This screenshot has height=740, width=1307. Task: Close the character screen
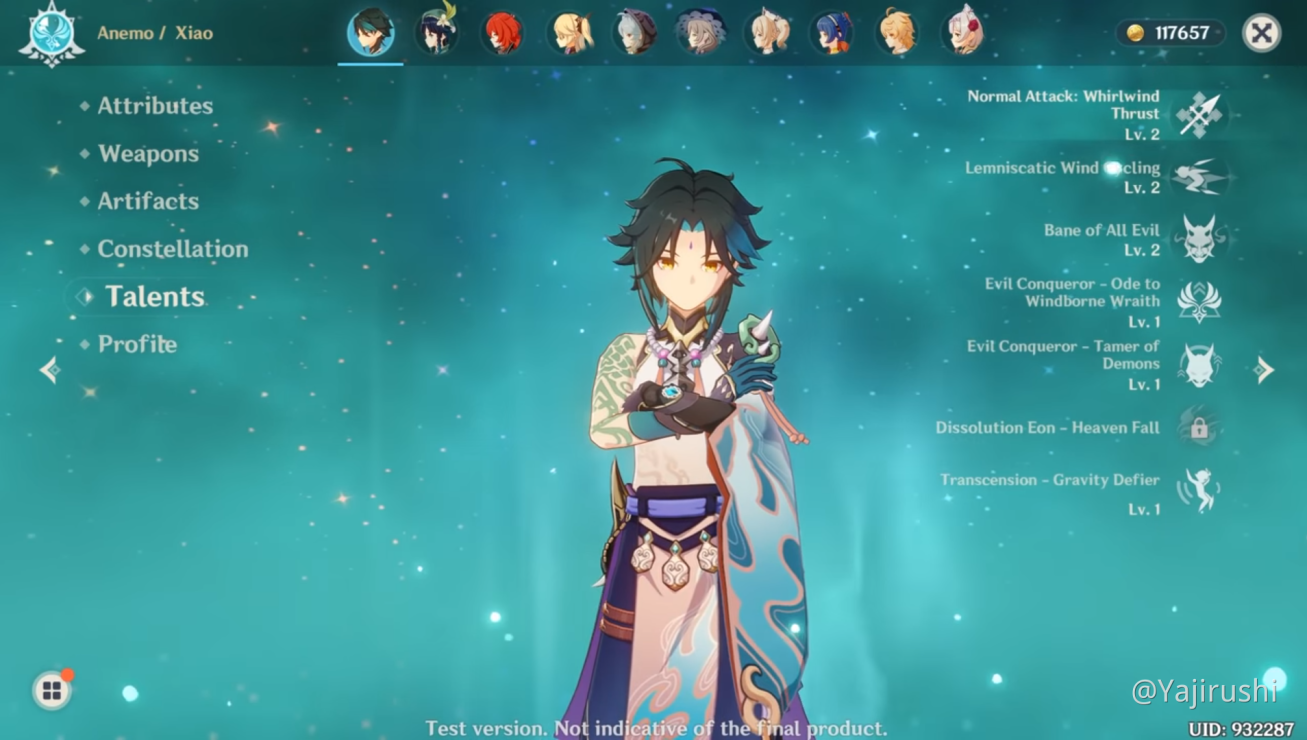coord(1261,33)
